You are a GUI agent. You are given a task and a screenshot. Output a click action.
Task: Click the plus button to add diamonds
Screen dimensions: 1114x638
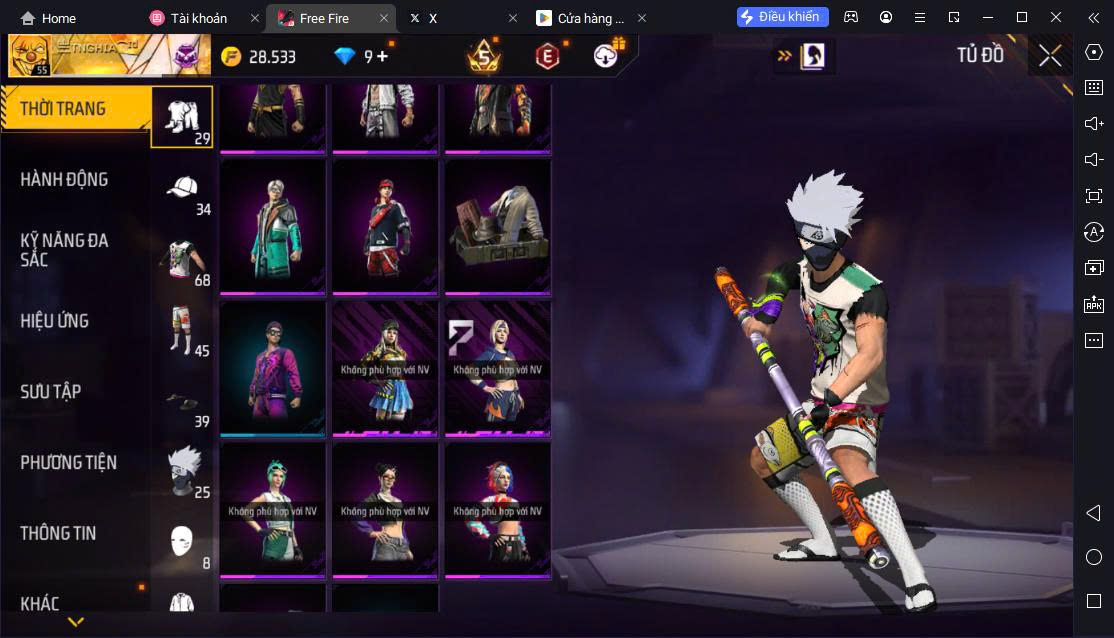pos(382,56)
